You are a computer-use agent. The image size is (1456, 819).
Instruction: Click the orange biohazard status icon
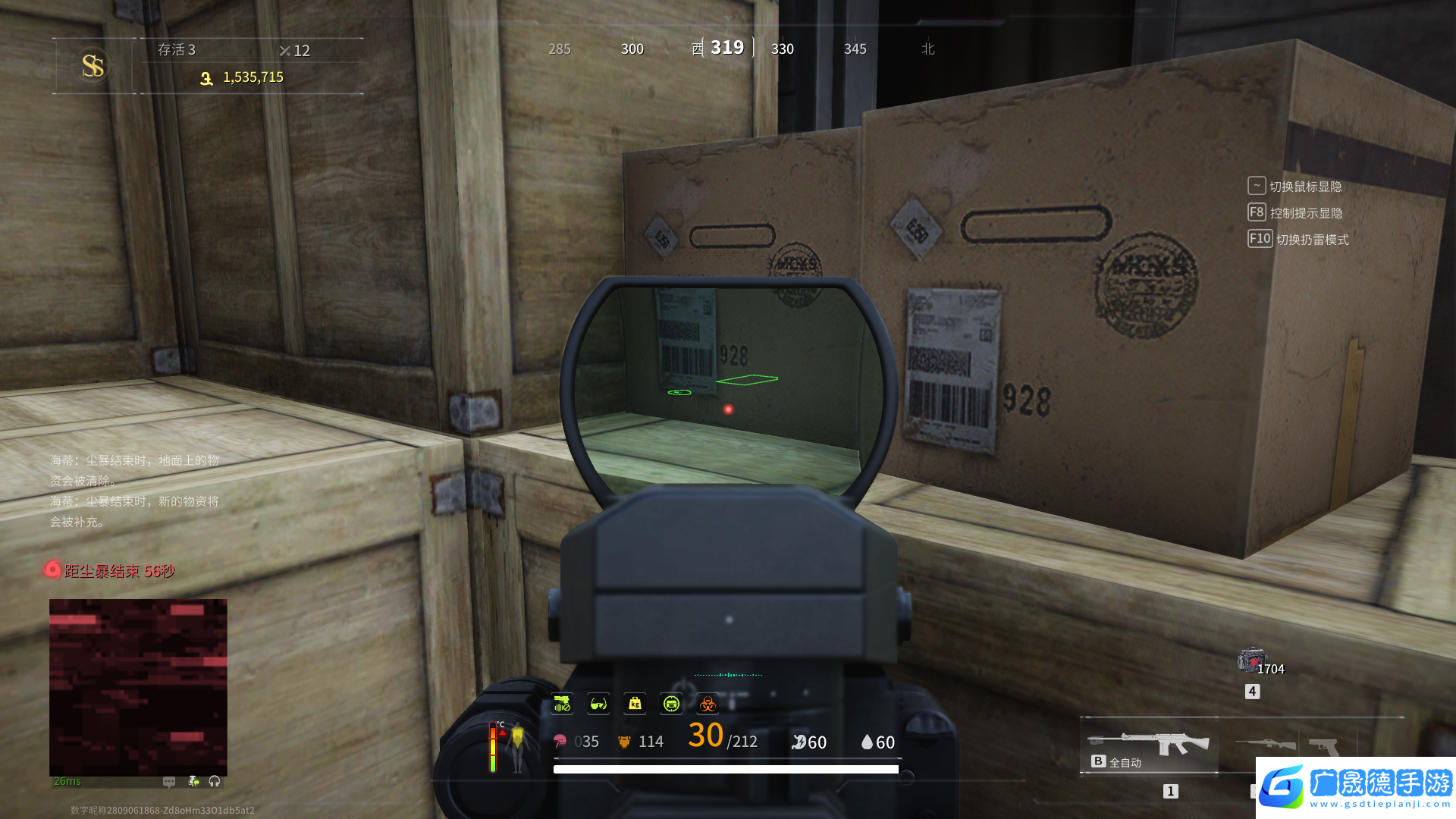click(x=708, y=704)
